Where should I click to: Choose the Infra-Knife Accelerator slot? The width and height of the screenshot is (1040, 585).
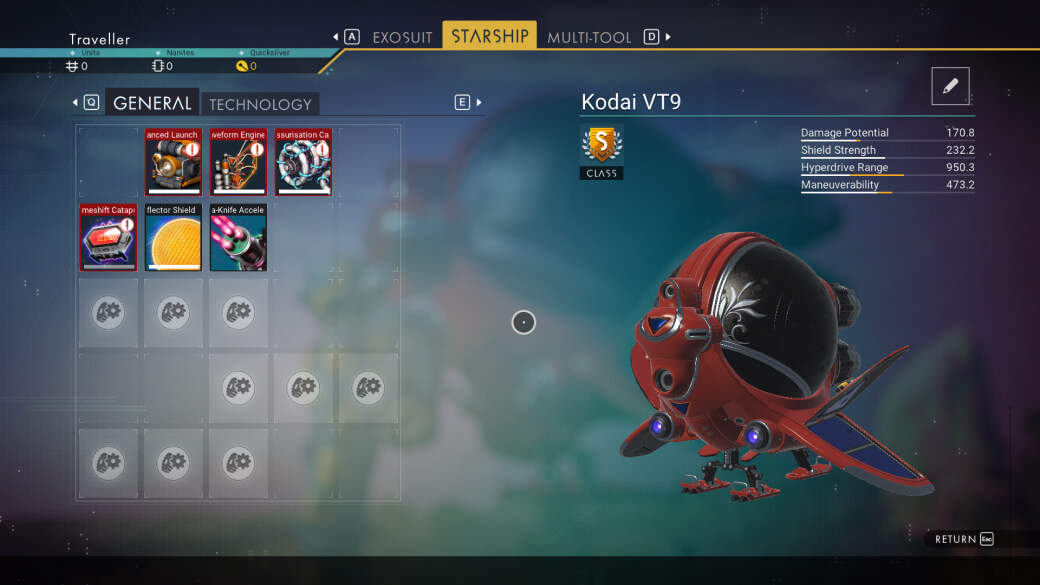[238, 237]
